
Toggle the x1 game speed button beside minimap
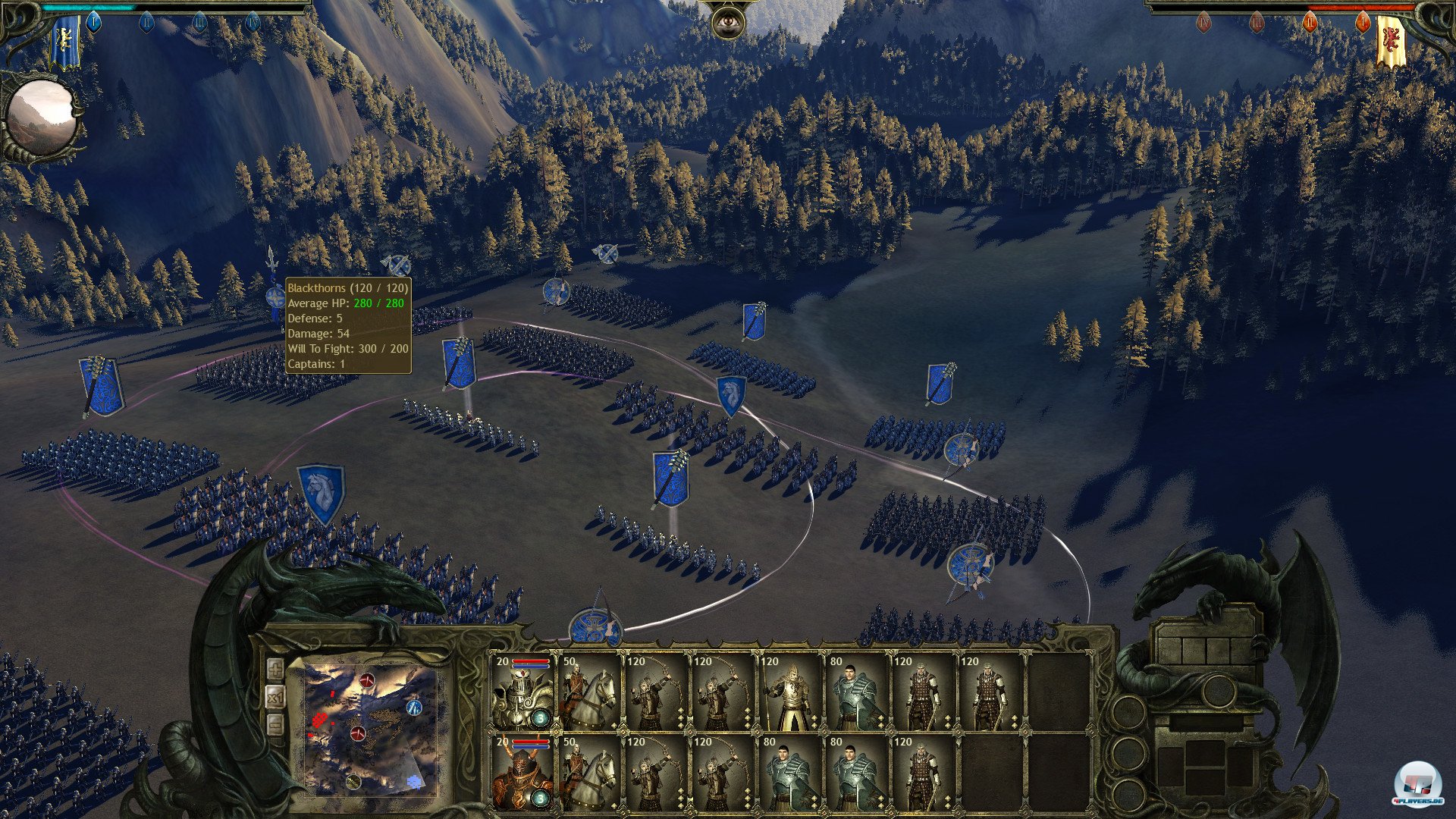(276, 698)
